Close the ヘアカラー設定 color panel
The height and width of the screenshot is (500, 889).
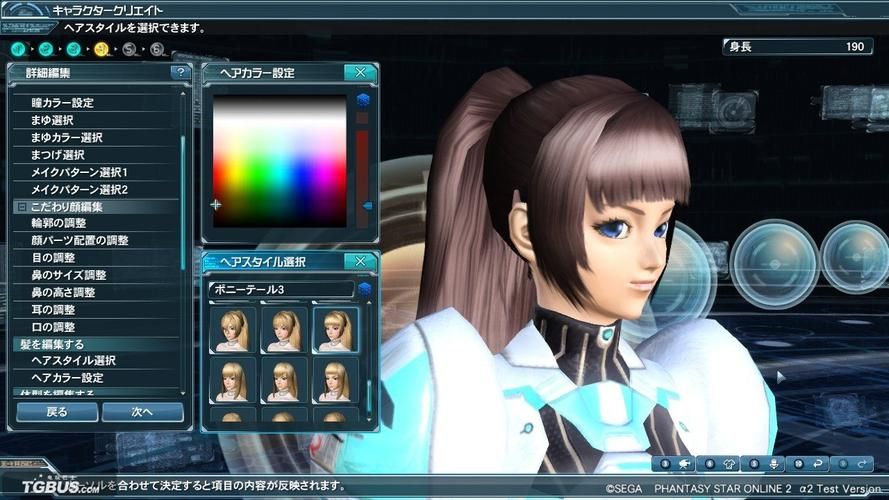click(359, 72)
